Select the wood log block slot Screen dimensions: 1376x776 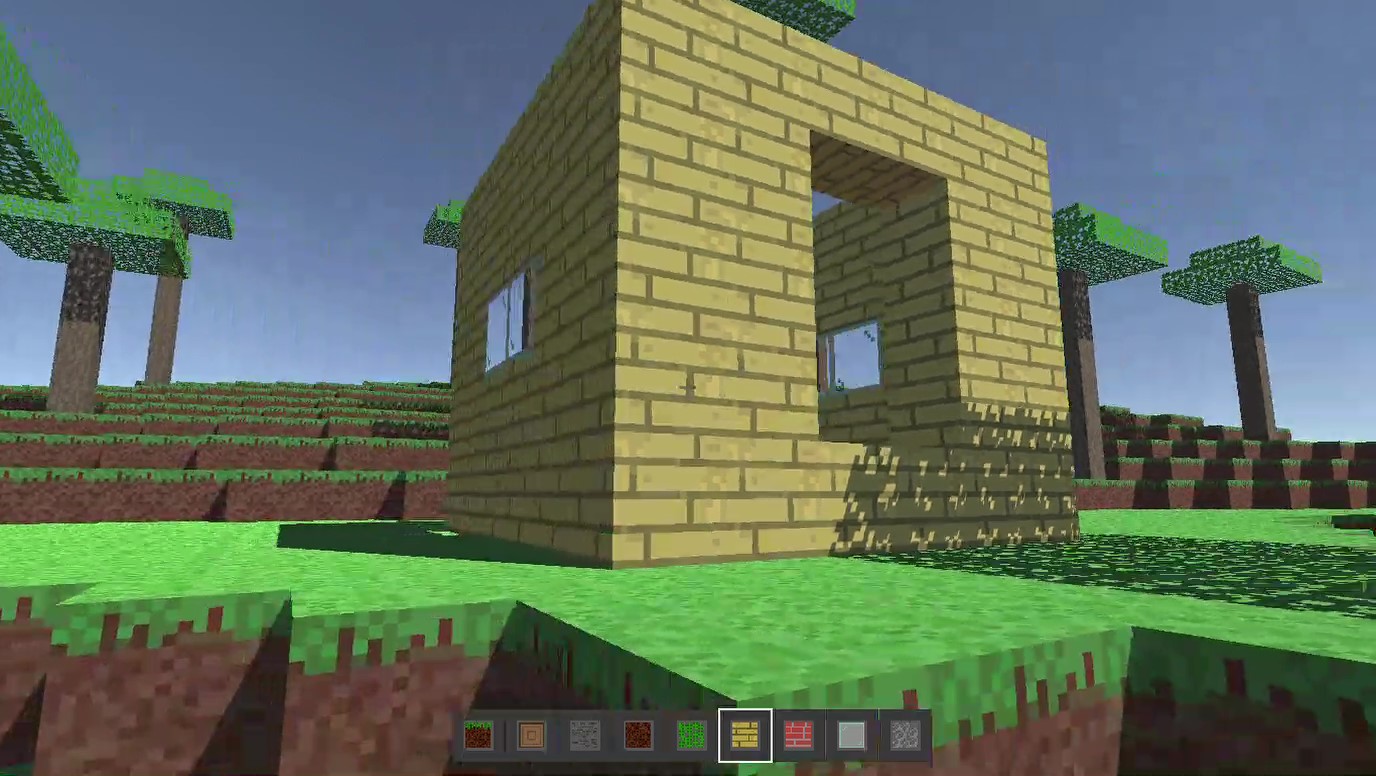533,737
